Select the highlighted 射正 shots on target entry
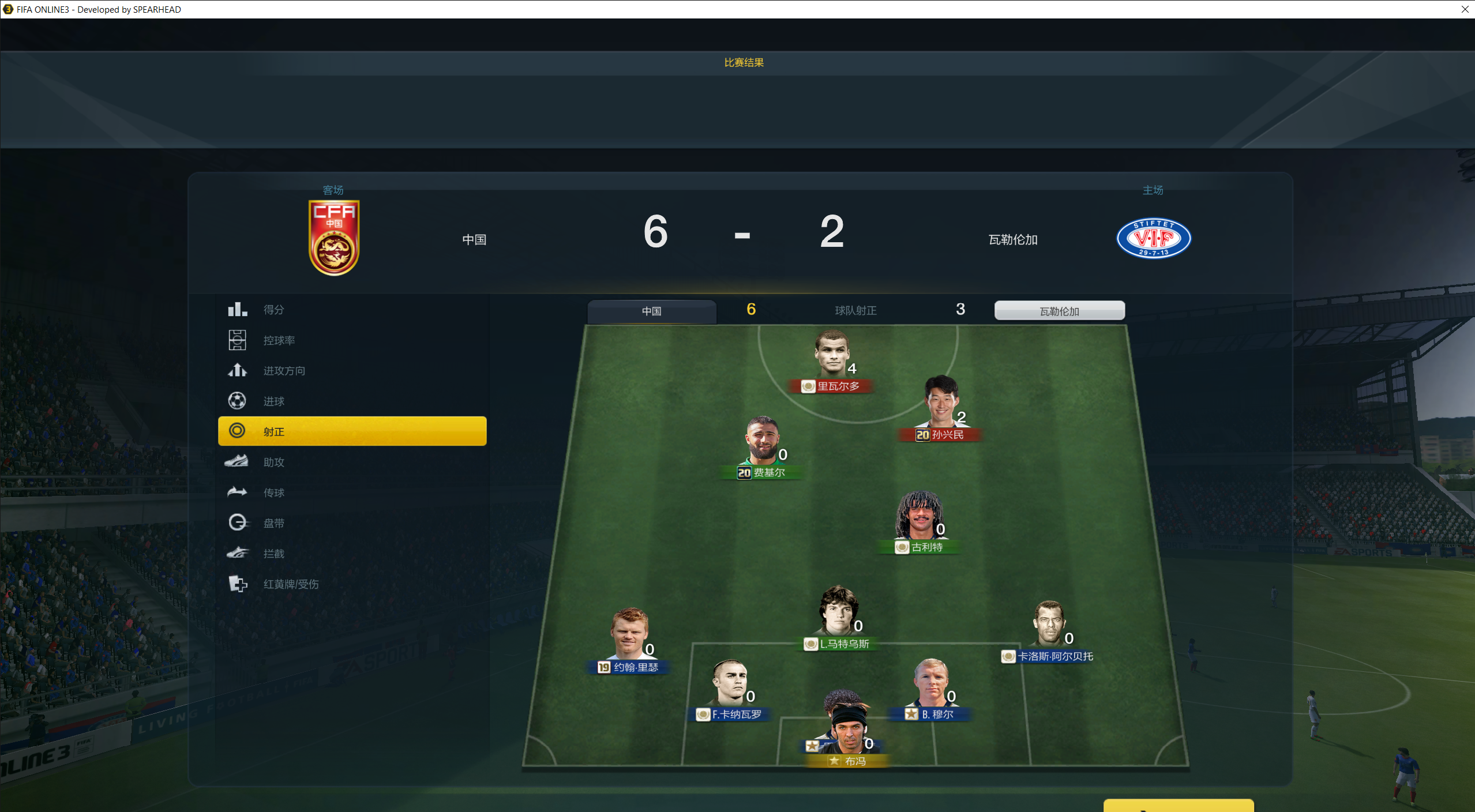1475x812 pixels. pyautogui.click(x=352, y=431)
